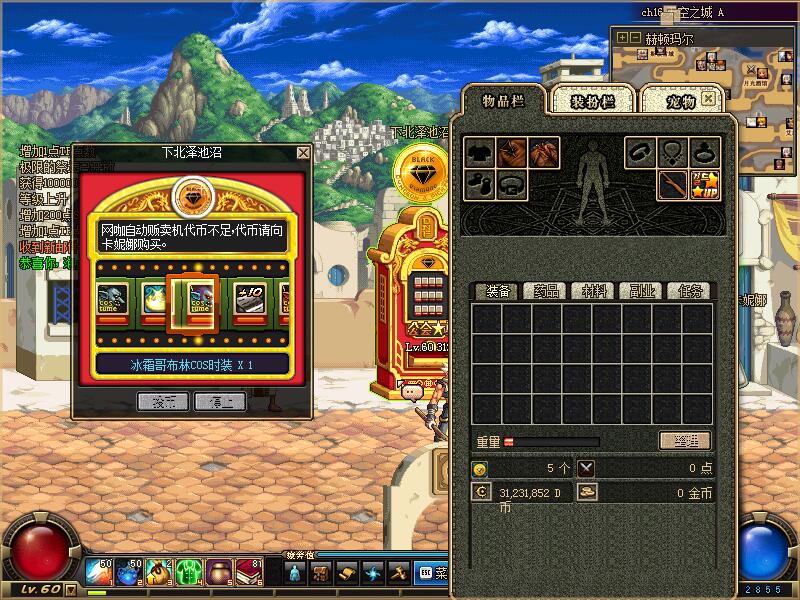Switch to the 装扮栏 avatar tab

(x=591, y=101)
